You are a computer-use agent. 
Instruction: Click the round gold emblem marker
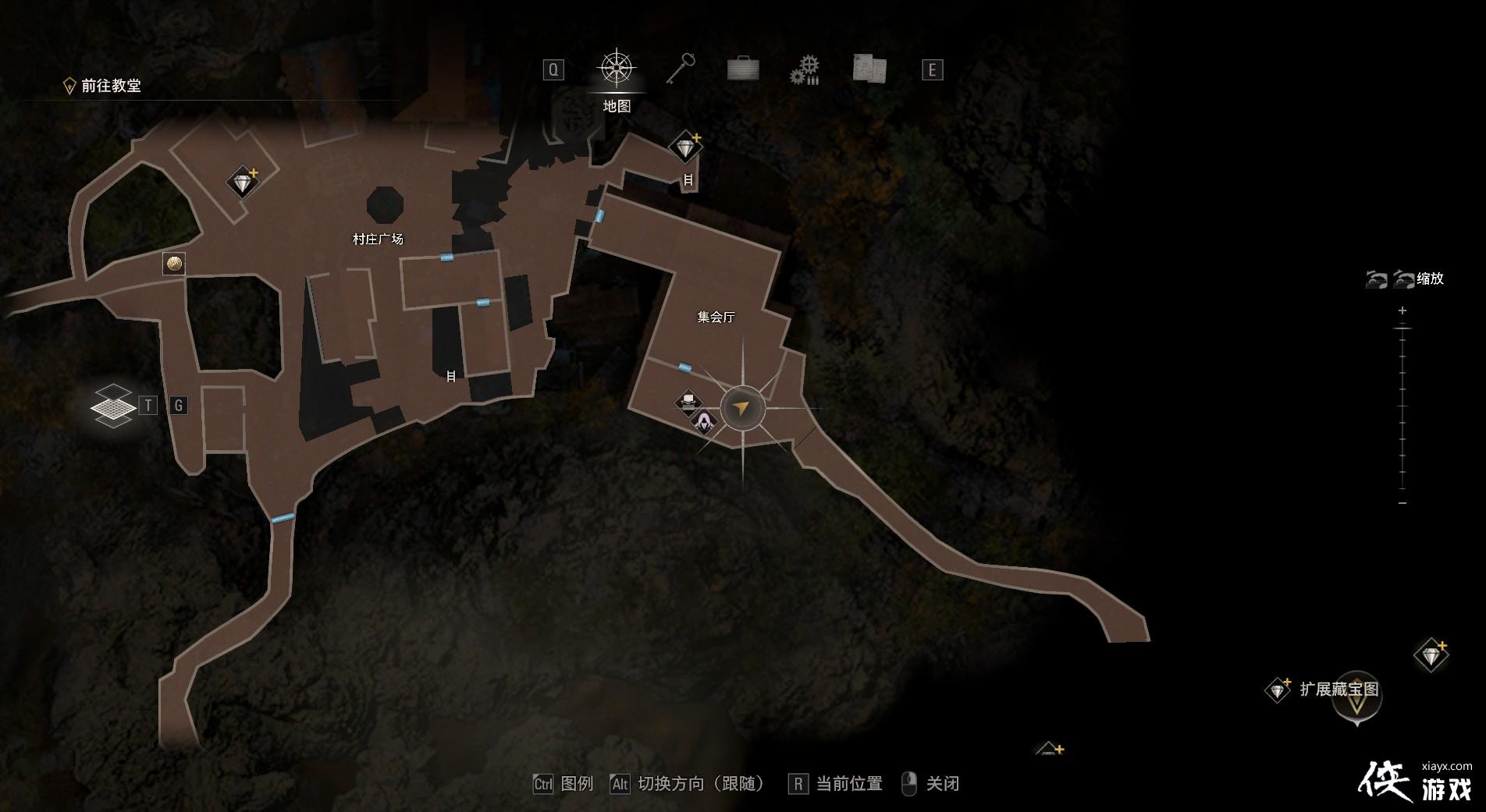[x=174, y=264]
